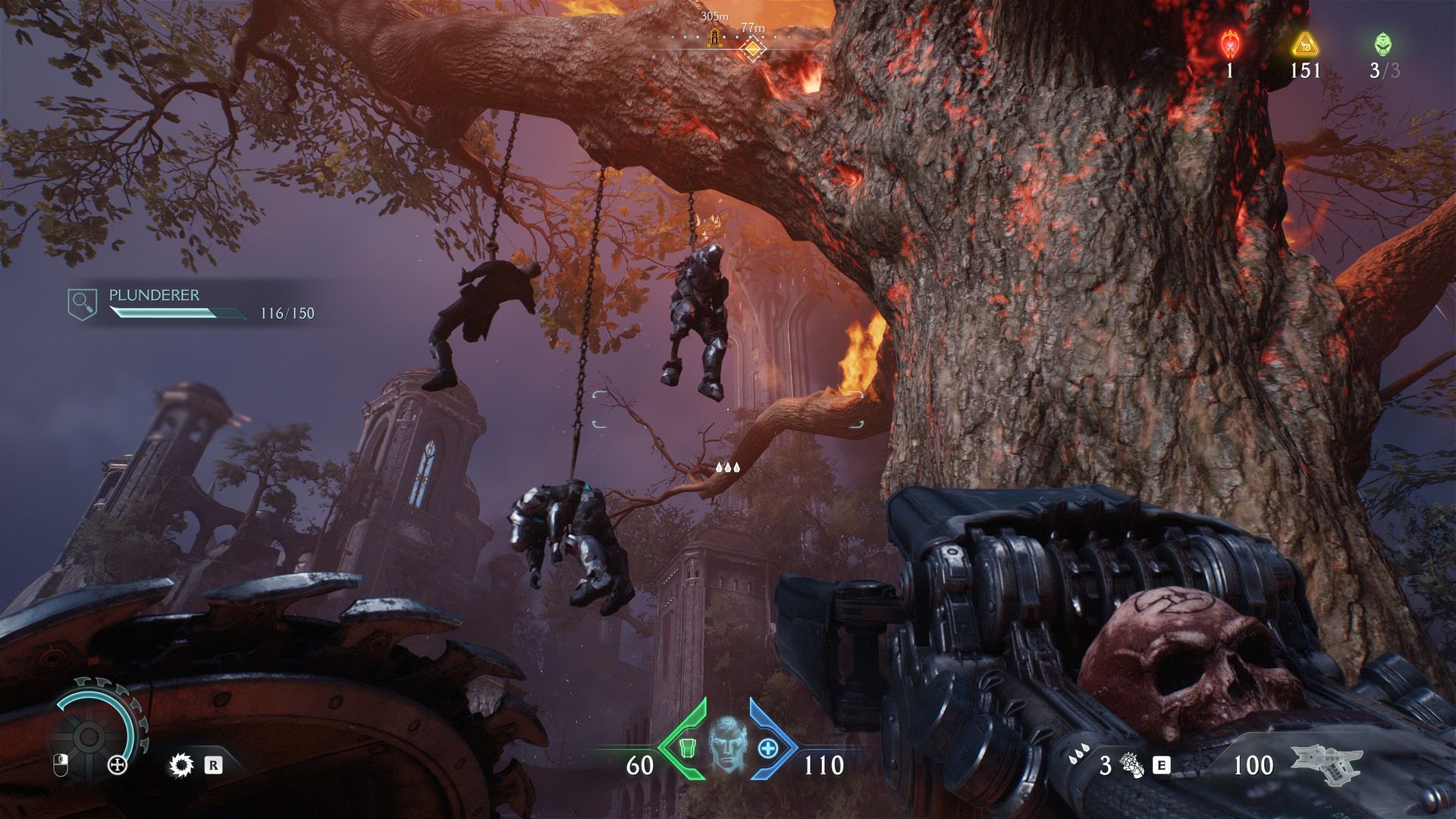
Task: Activate the spiked shield rune icon
Action: tap(181, 765)
